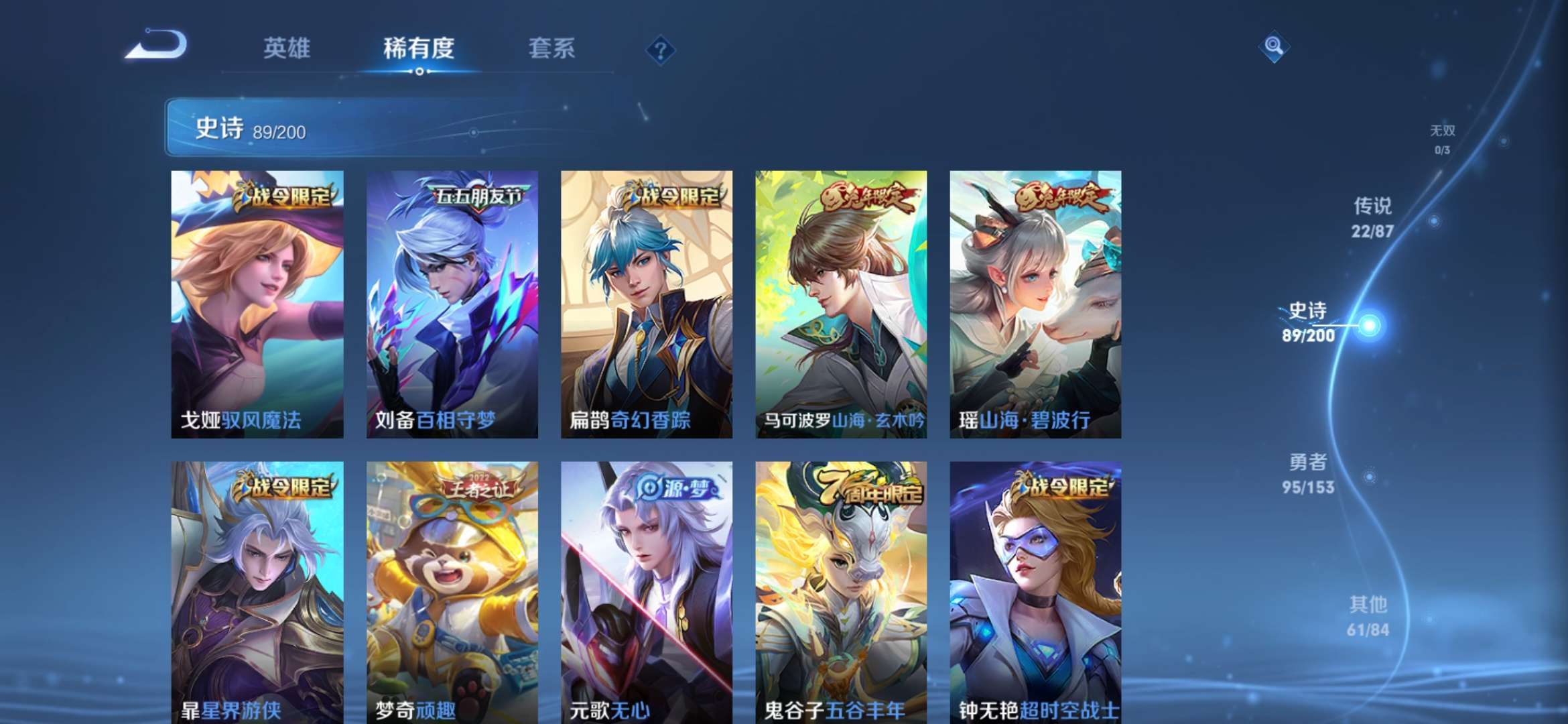Open the 鬼谷子 五谷丰年 skin card
Image resolution: width=1568 pixels, height=724 pixels.
click(x=841, y=591)
